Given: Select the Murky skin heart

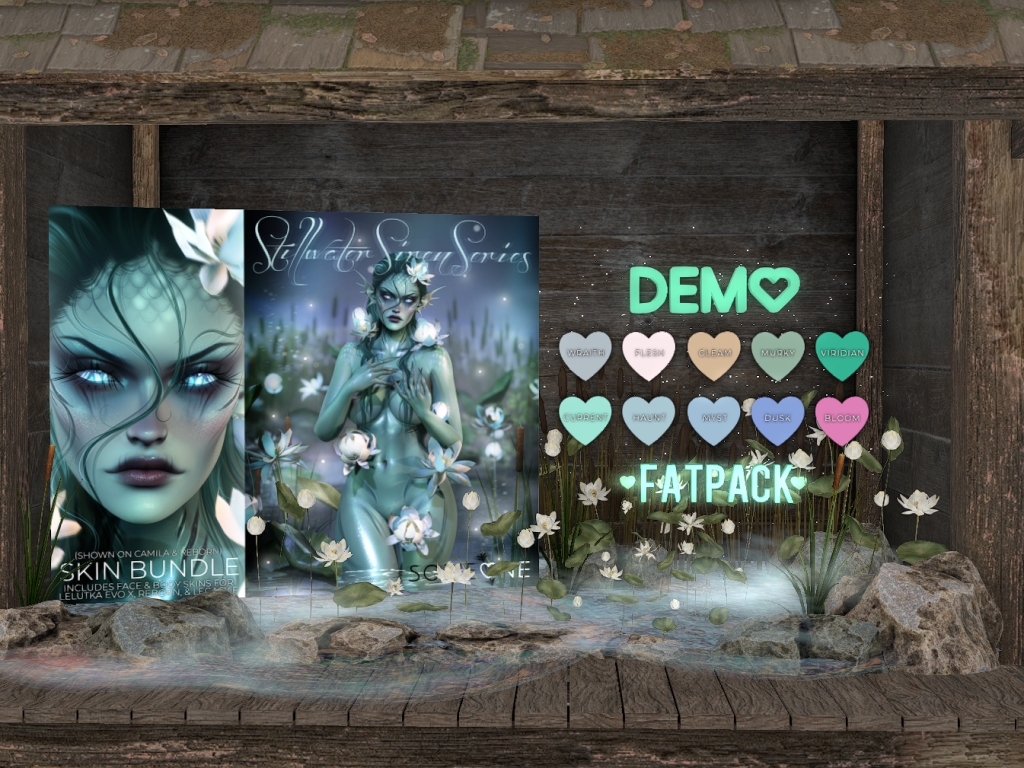Looking at the screenshot, I should [777, 355].
